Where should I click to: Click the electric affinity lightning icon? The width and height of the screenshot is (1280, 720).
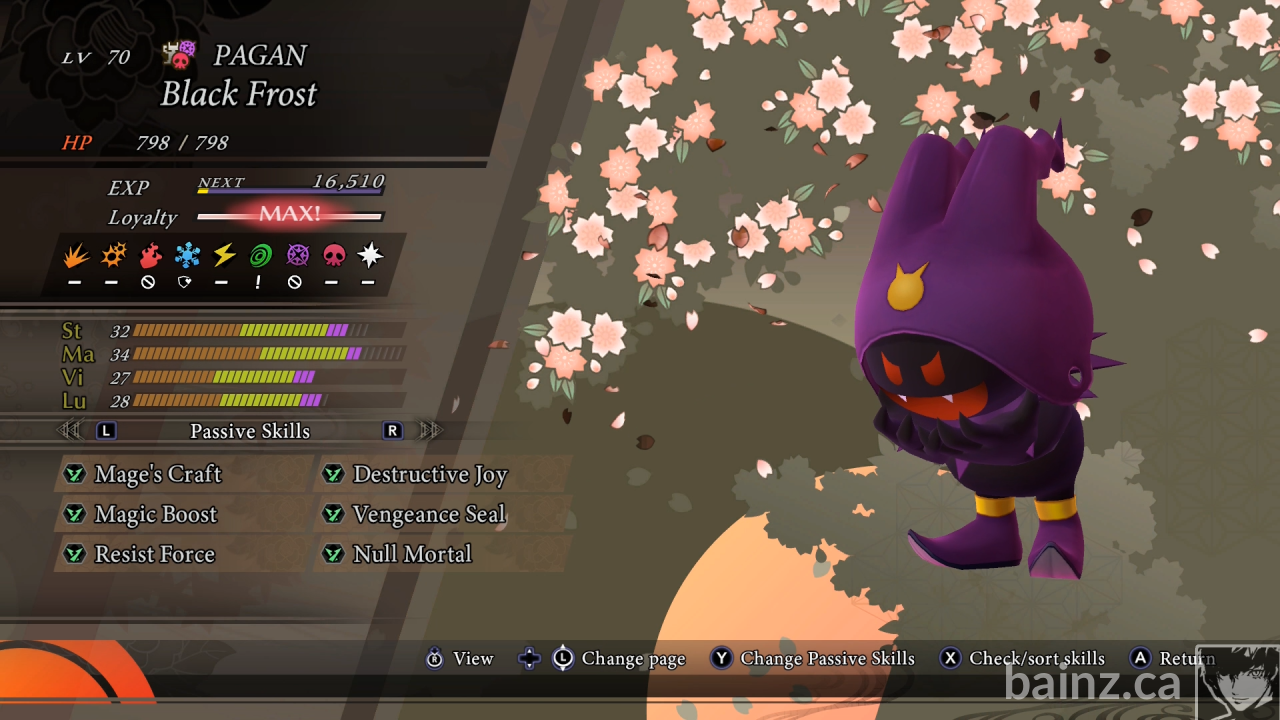coord(224,256)
